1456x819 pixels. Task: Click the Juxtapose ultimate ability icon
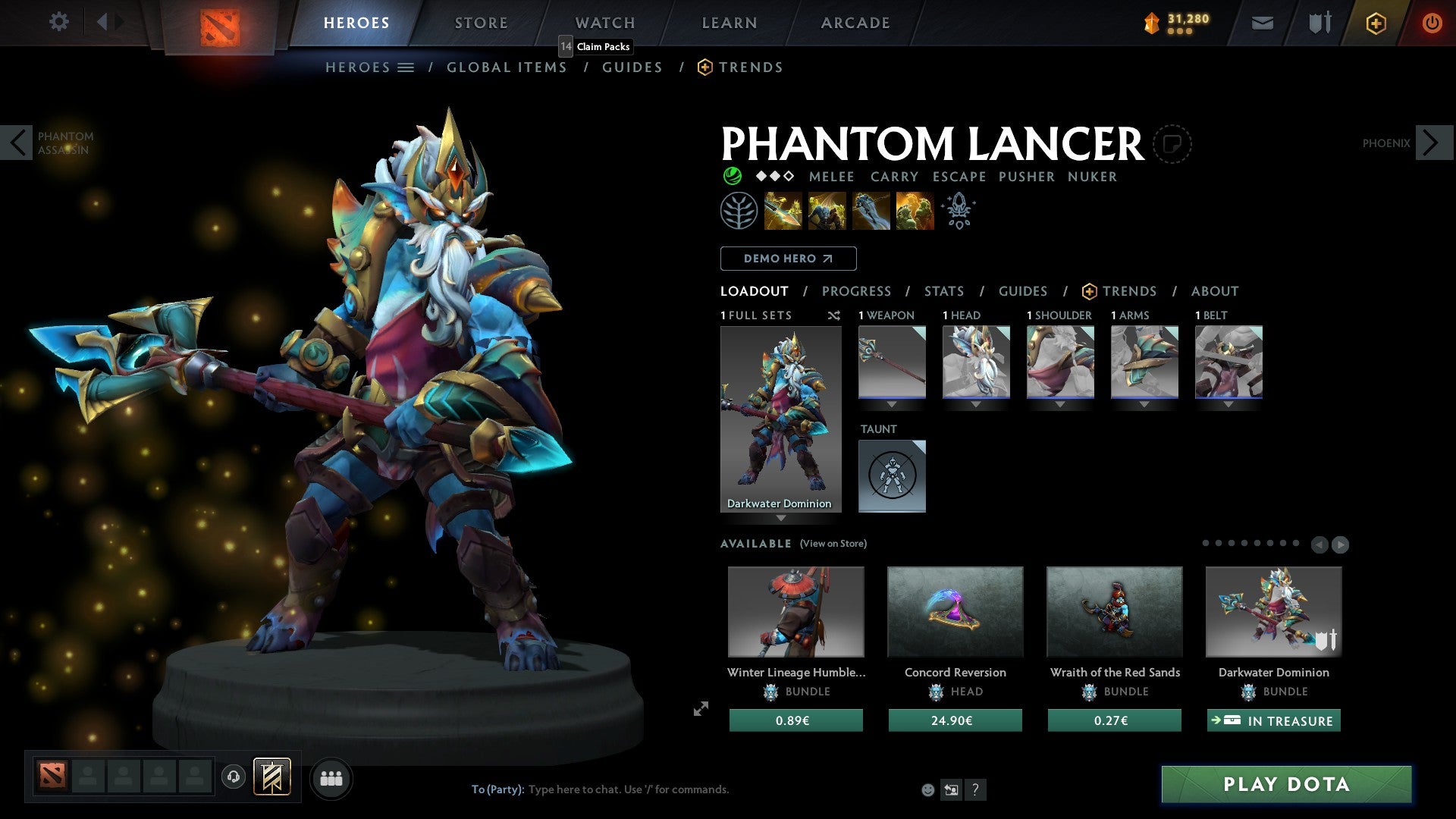point(914,212)
